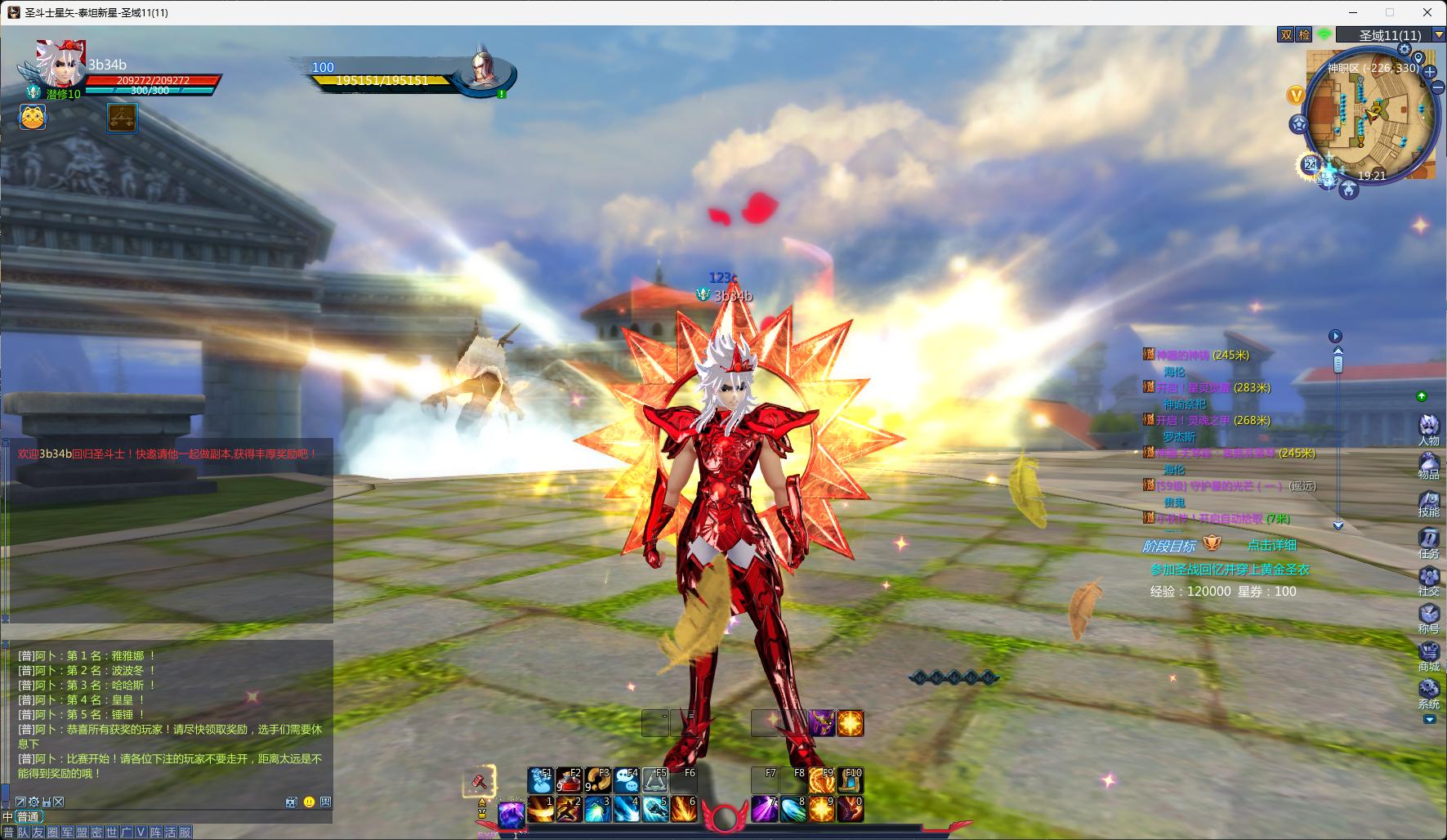Click the gold V VIP badge
Viewport: 1447px width, 840px height.
(1296, 96)
